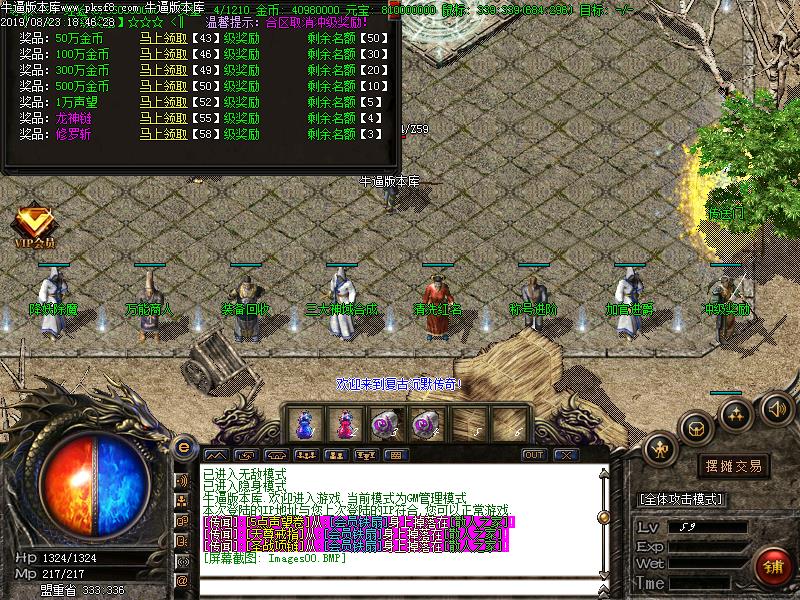The image size is (800, 600).
Task: Open the VIP会员 panel
Action: (35, 225)
